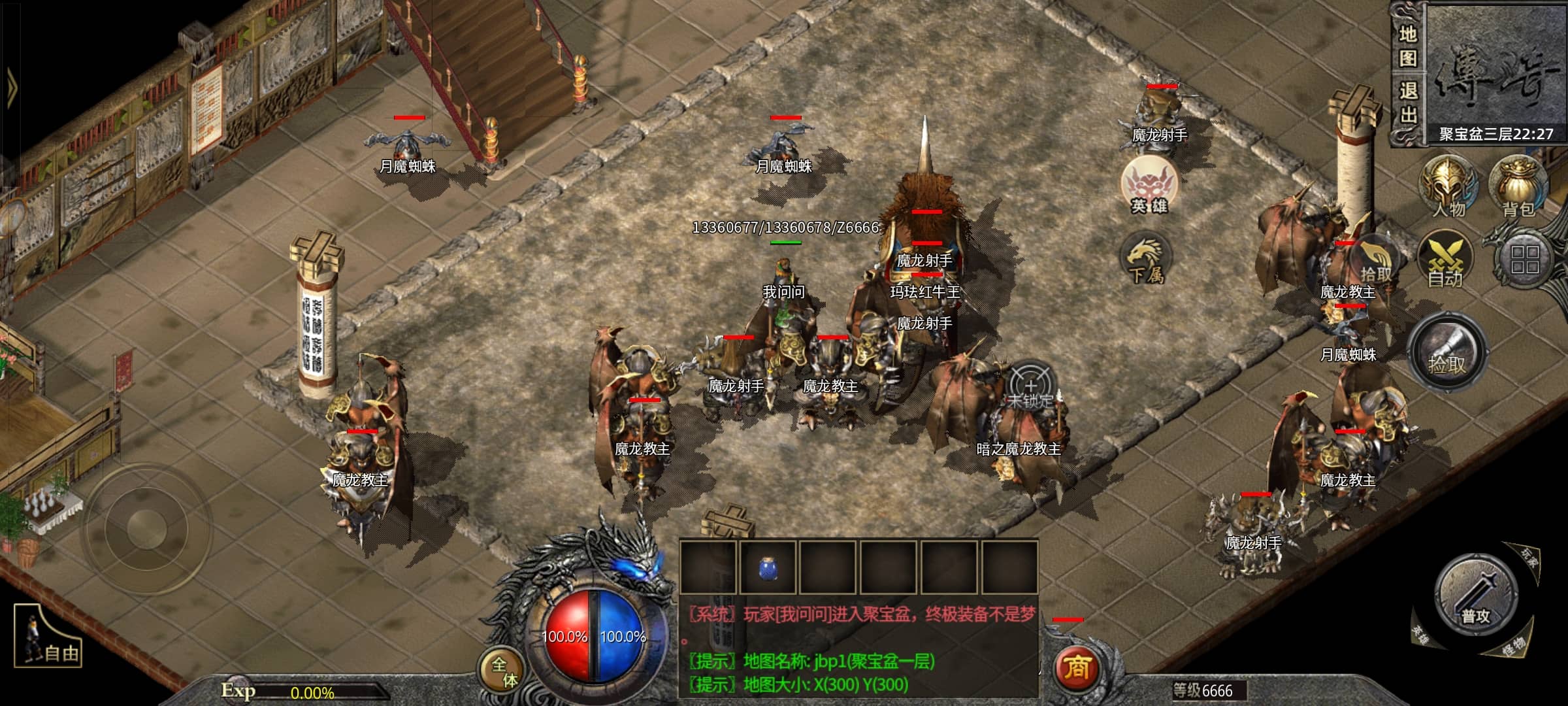Select the 英雄 hero mask icon
Screen dimensions: 1568x706
[1150, 186]
